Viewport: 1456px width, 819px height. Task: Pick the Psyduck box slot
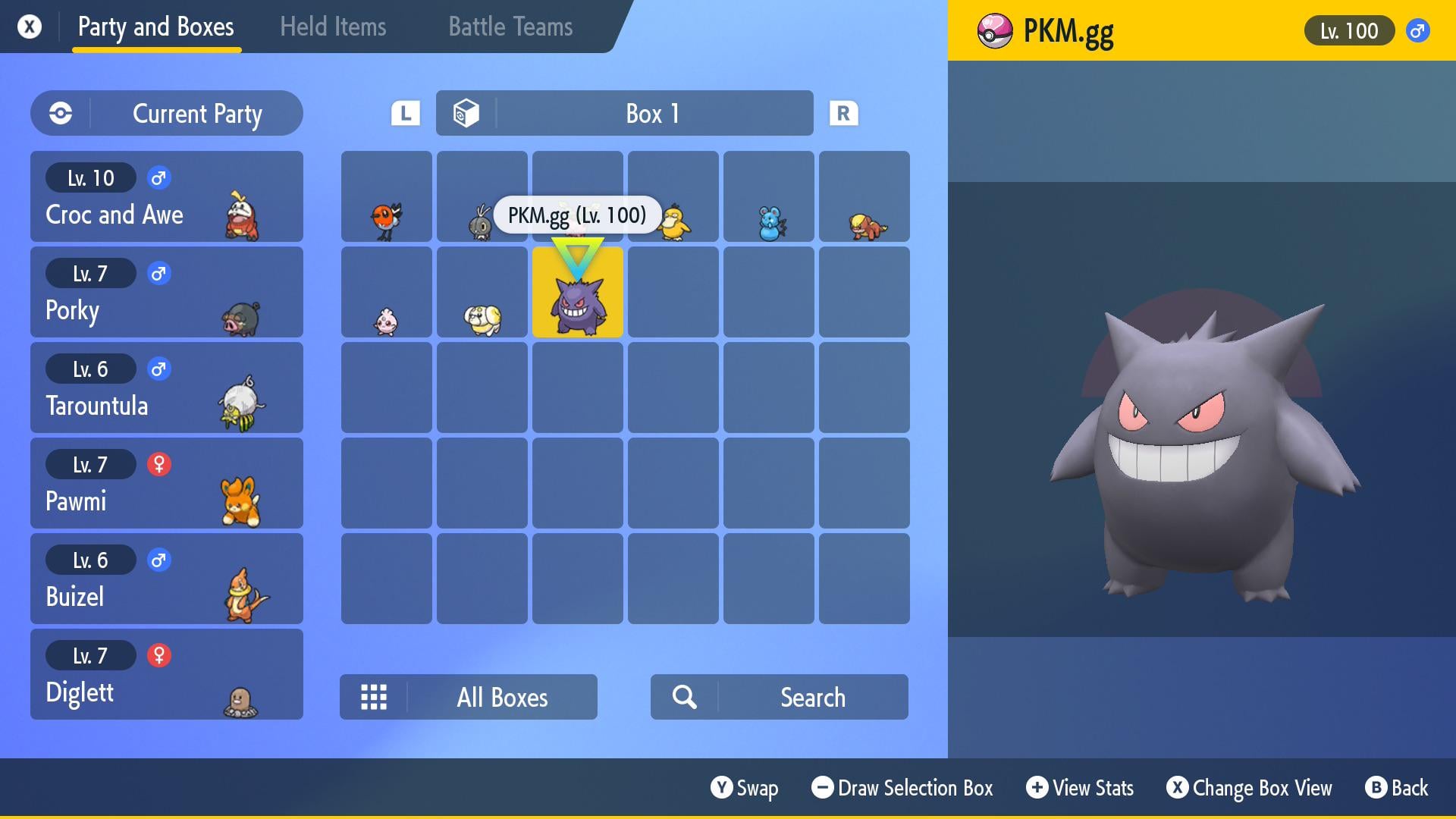coord(673,197)
